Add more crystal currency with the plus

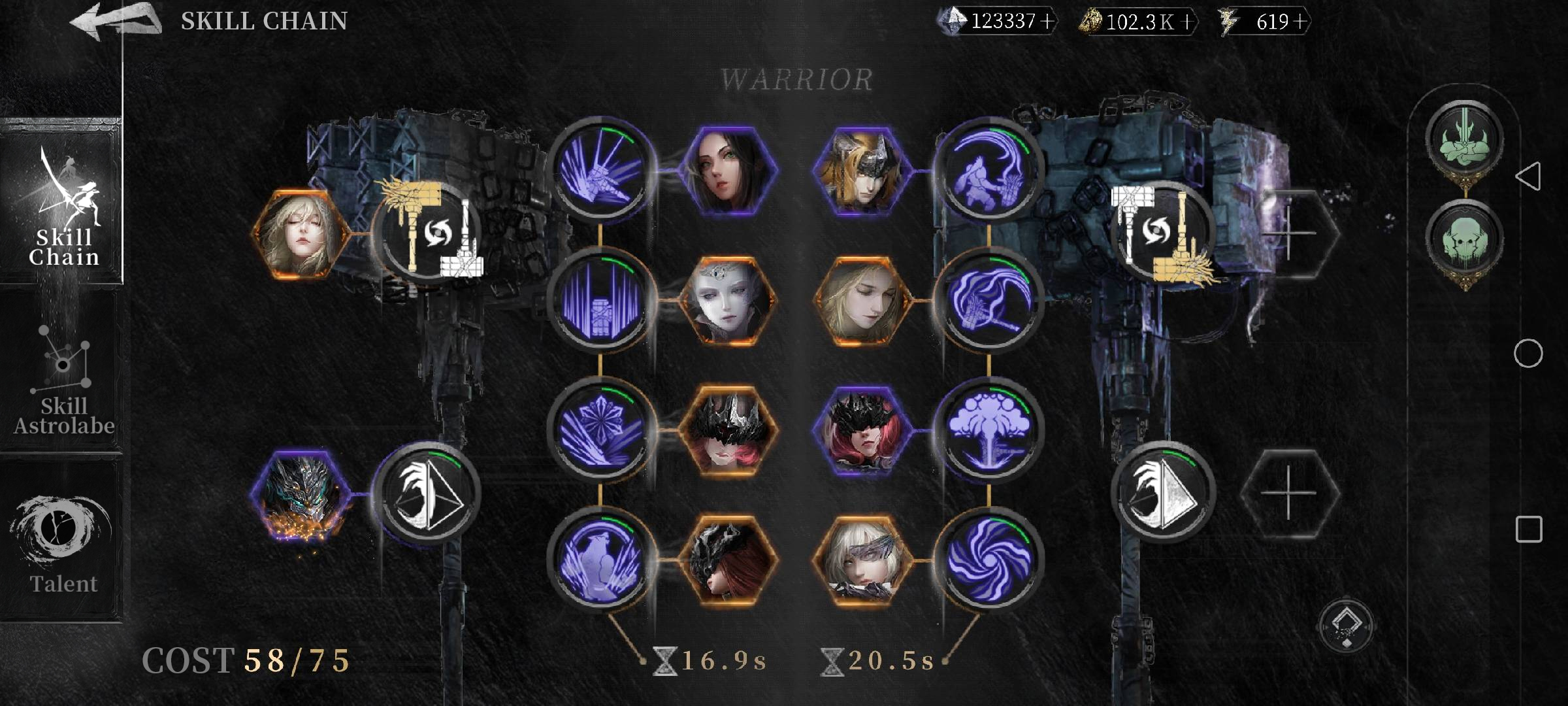coord(1047,22)
